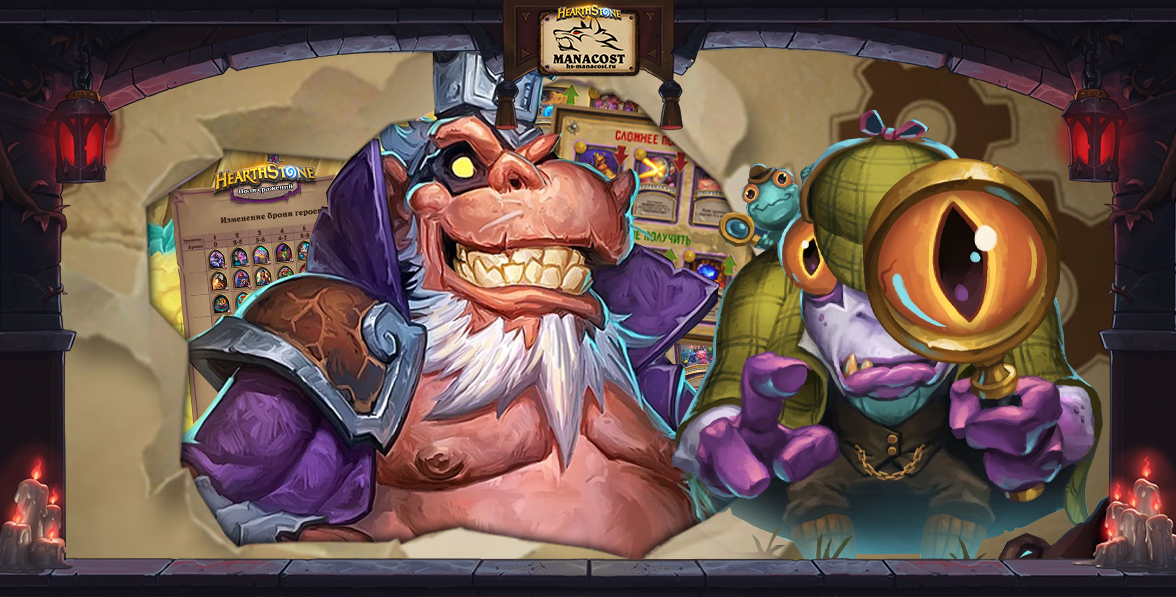This screenshot has width=1176, height=597.
Task: Open the Hearthstone Manacost logo sign
Action: 587,41
